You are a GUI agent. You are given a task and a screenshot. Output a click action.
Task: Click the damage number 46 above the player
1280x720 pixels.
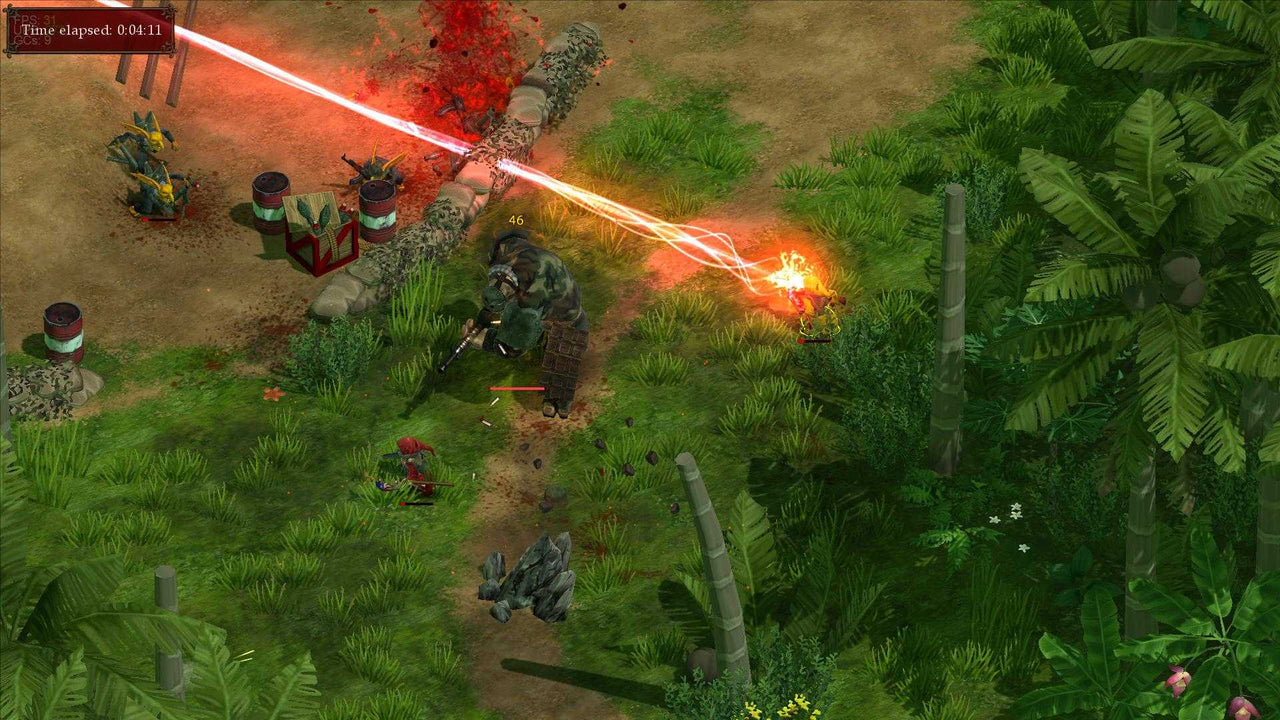pyautogui.click(x=516, y=220)
